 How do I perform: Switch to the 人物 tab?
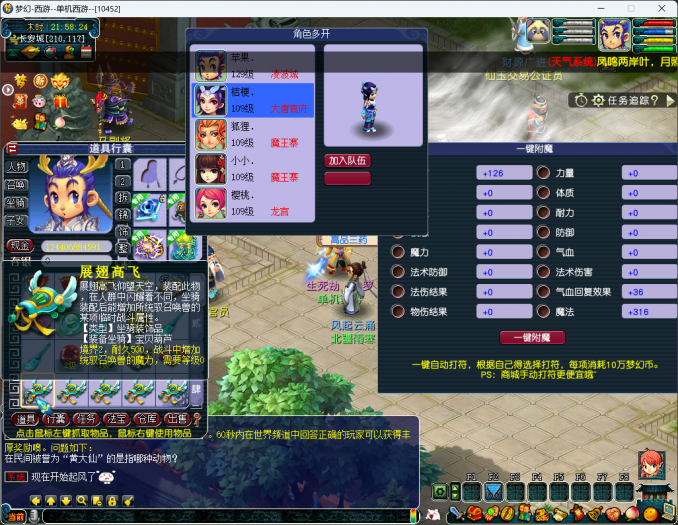[x=16, y=166]
